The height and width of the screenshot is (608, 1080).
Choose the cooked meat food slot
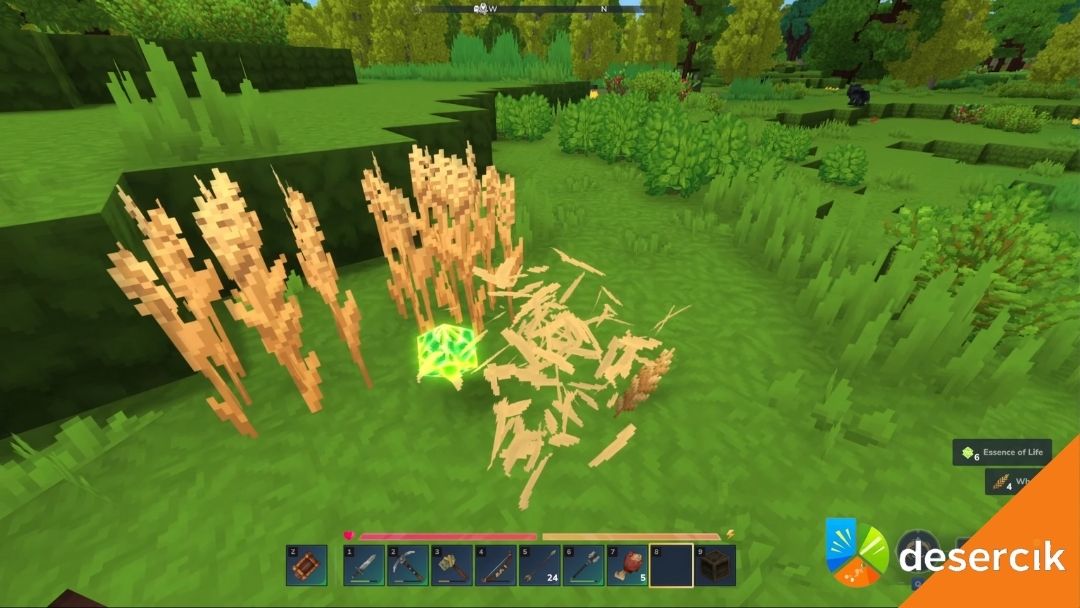click(x=628, y=566)
